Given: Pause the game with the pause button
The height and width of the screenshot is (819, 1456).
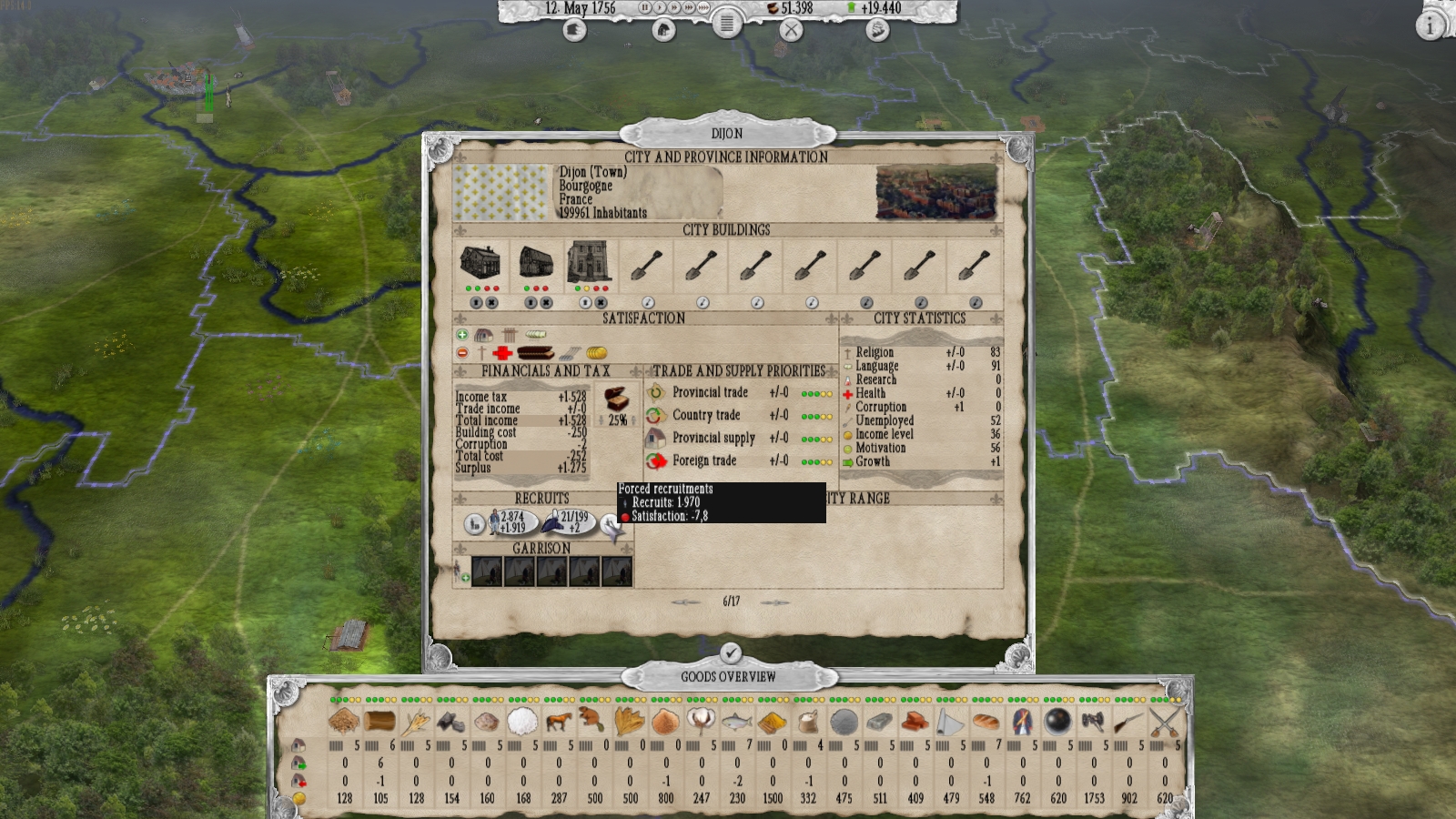Looking at the screenshot, I should [x=645, y=9].
